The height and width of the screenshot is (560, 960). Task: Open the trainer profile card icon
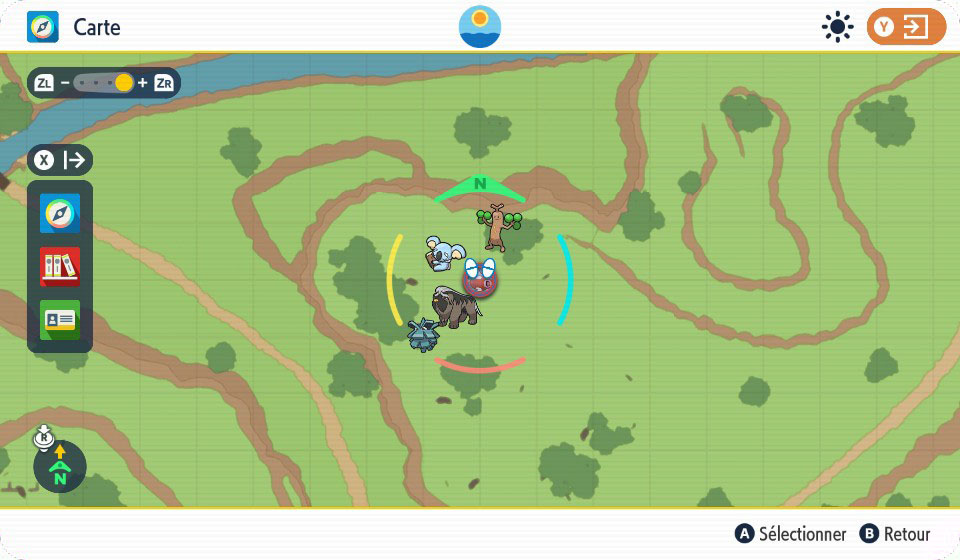[59, 320]
